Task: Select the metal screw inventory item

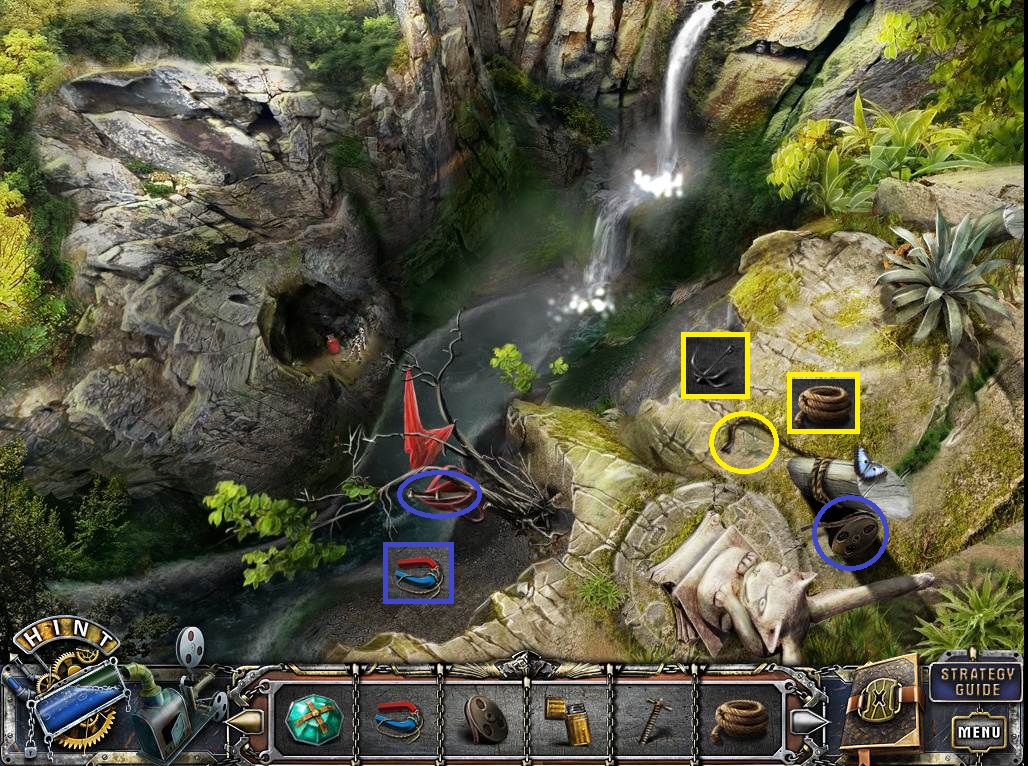Action: click(x=655, y=719)
